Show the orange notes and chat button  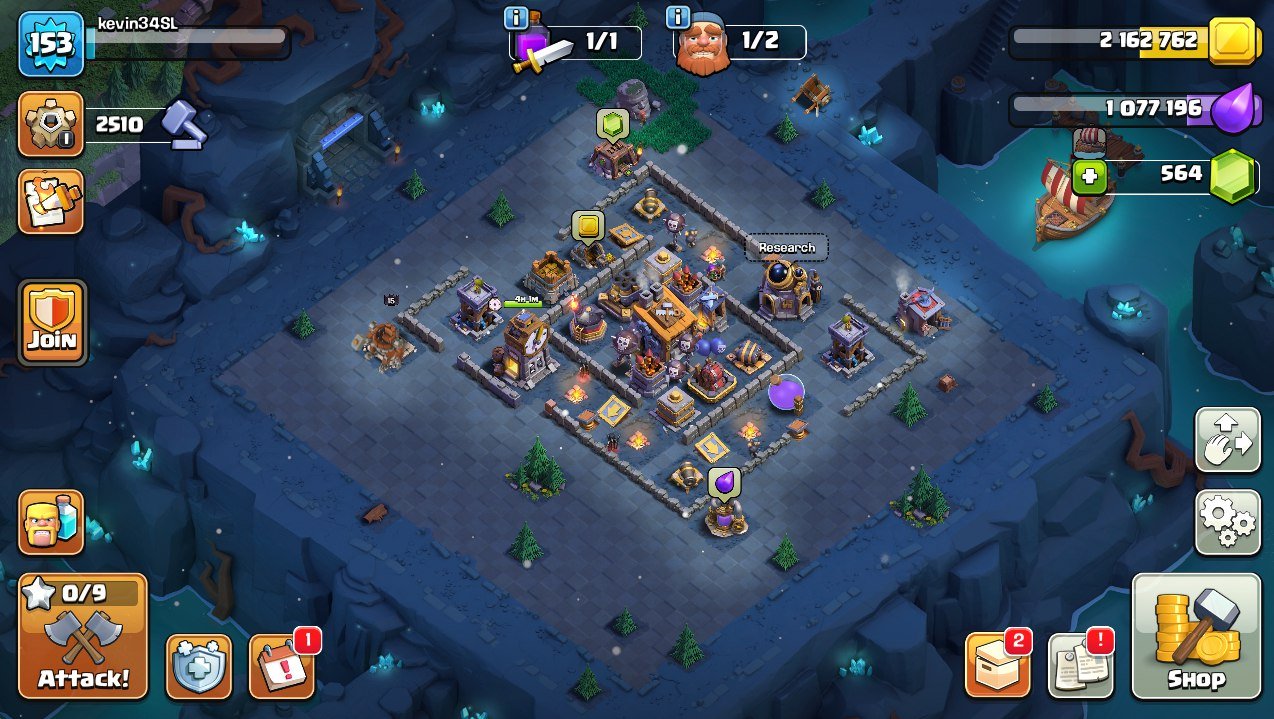pyautogui.click(x=50, y=201)
